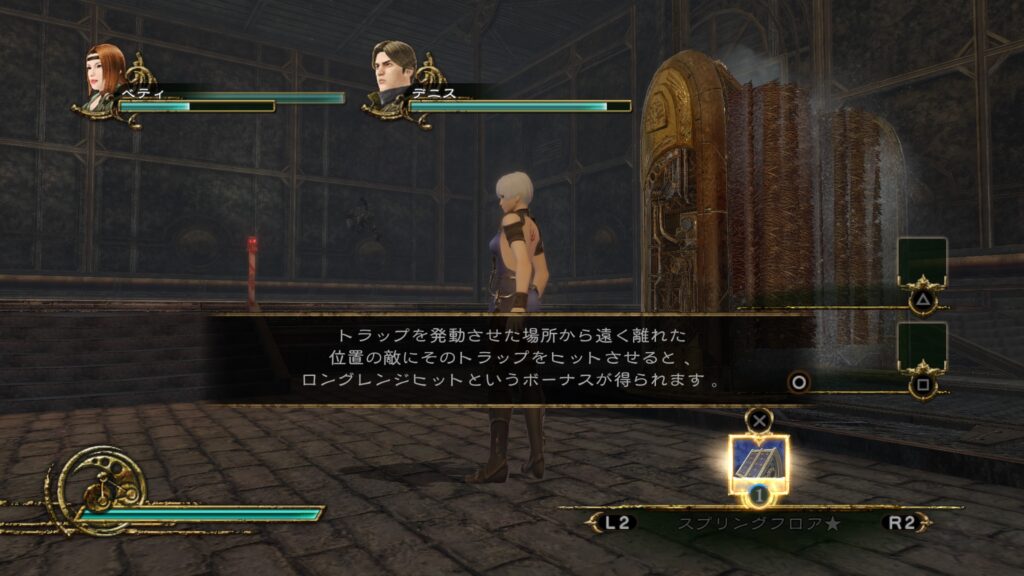This screenshot has width=1024, height=576.
Task: Select the Spring Floor trap icon
Action: [x=759, y=462]
